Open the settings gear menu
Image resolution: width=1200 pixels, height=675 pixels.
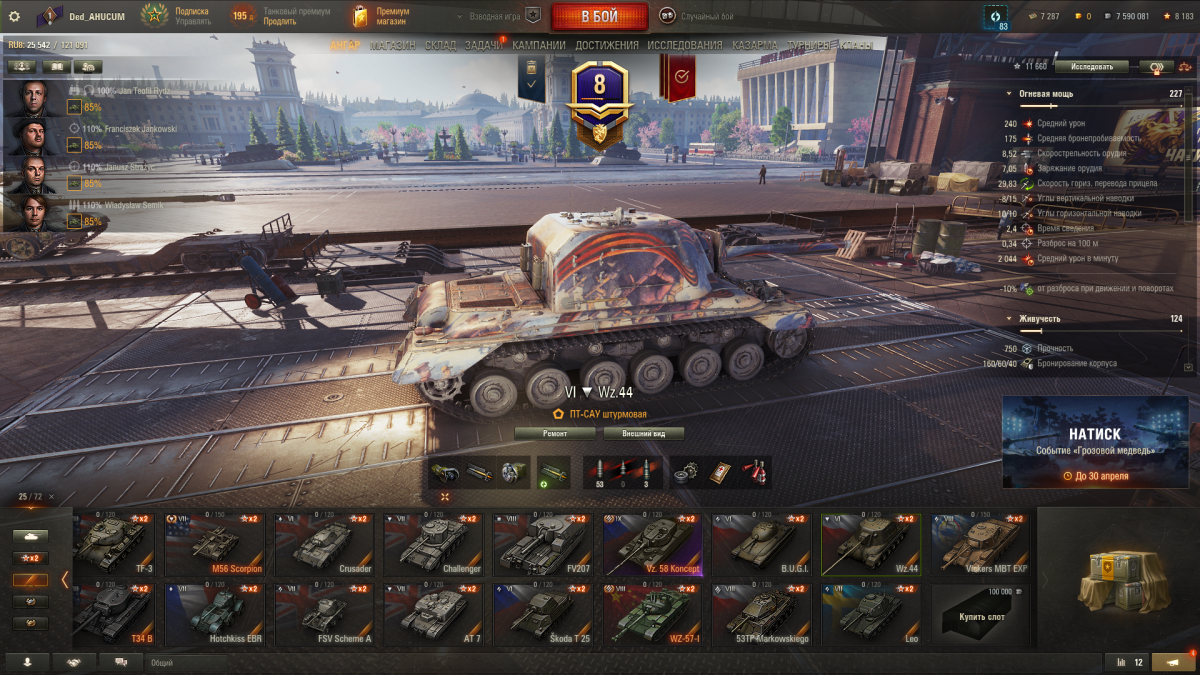[14, 16]
